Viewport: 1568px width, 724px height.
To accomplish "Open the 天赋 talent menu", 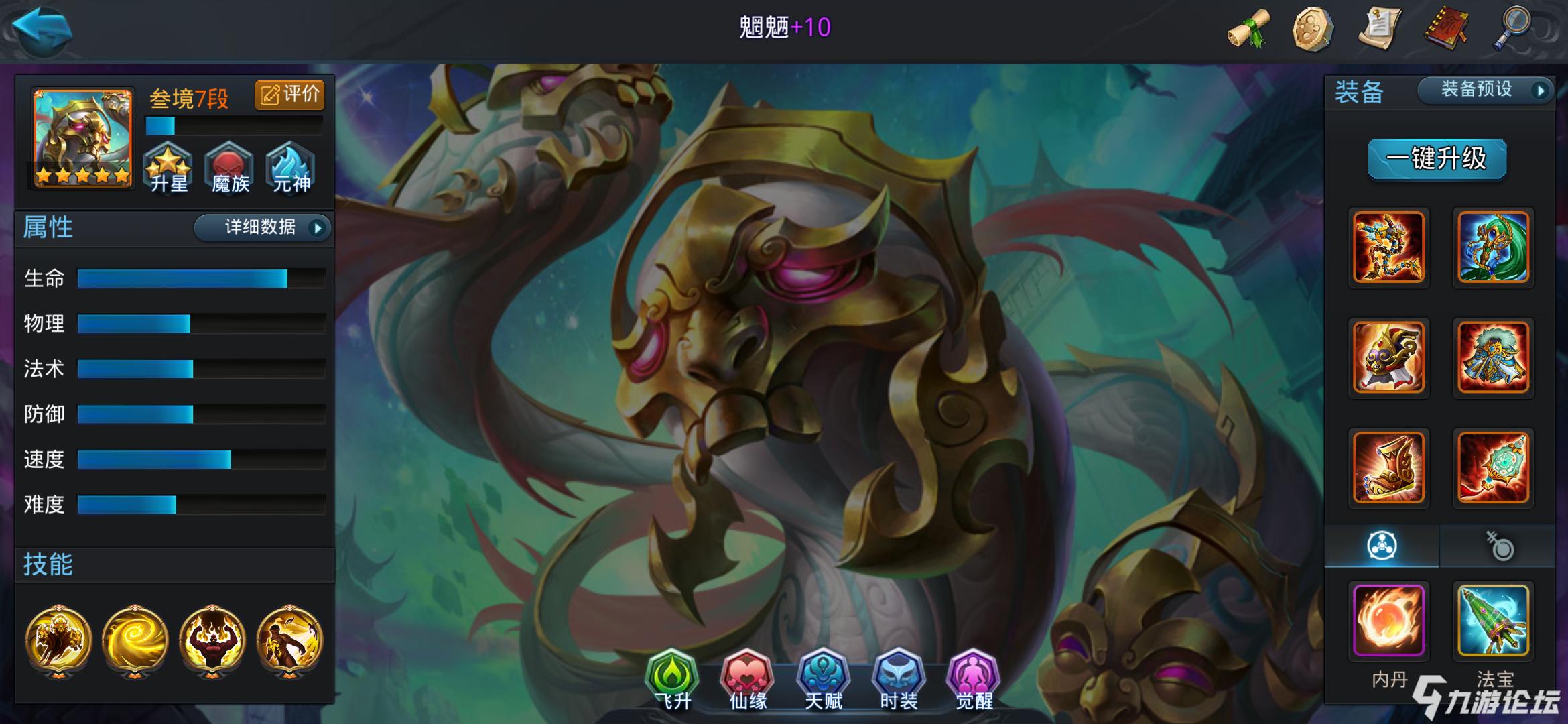I will tap(823, 677).
